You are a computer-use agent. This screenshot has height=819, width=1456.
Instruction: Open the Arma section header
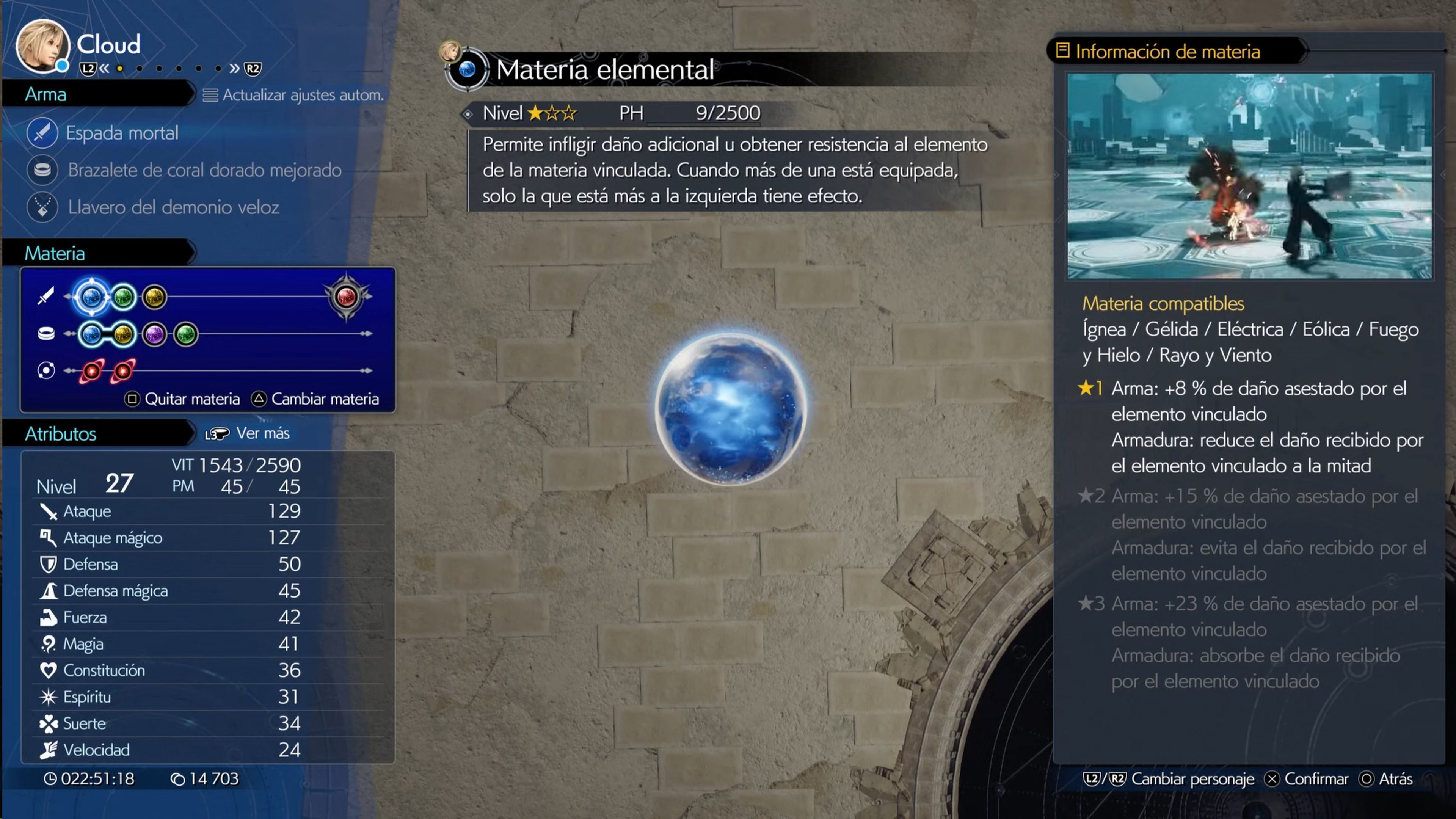click(x=45, y=94)
